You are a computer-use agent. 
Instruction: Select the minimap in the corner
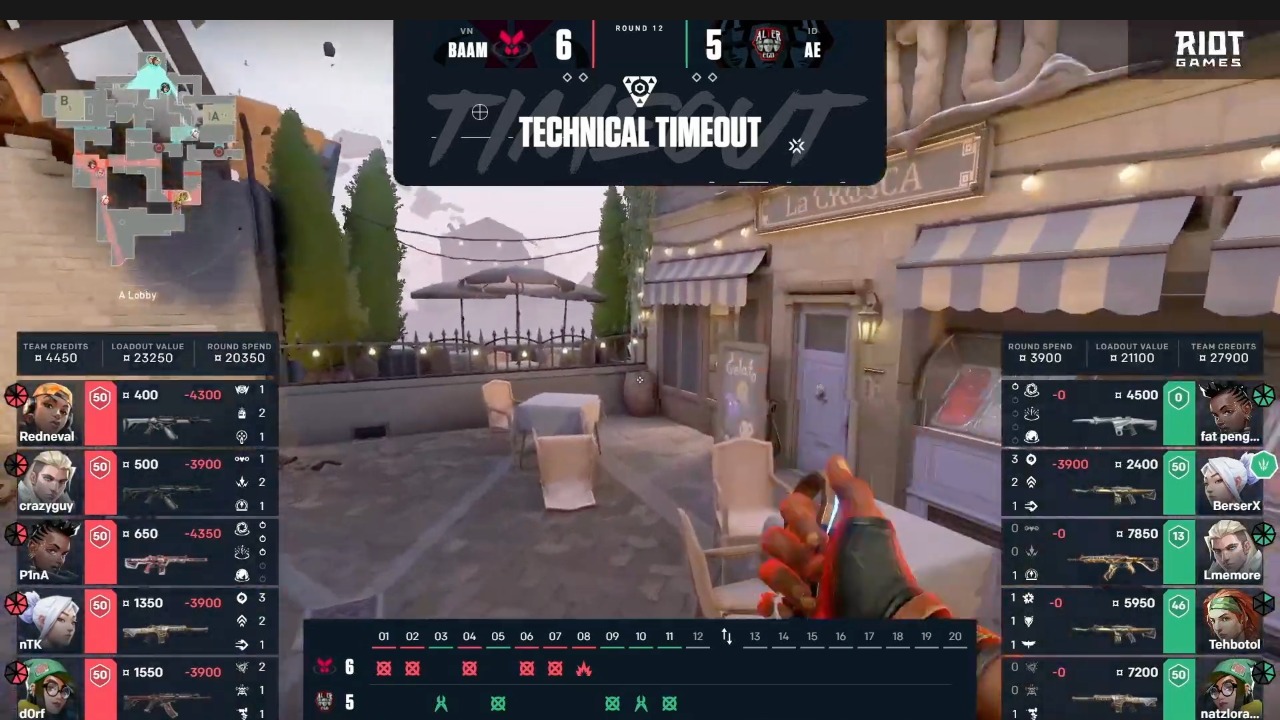pos(145,160)
